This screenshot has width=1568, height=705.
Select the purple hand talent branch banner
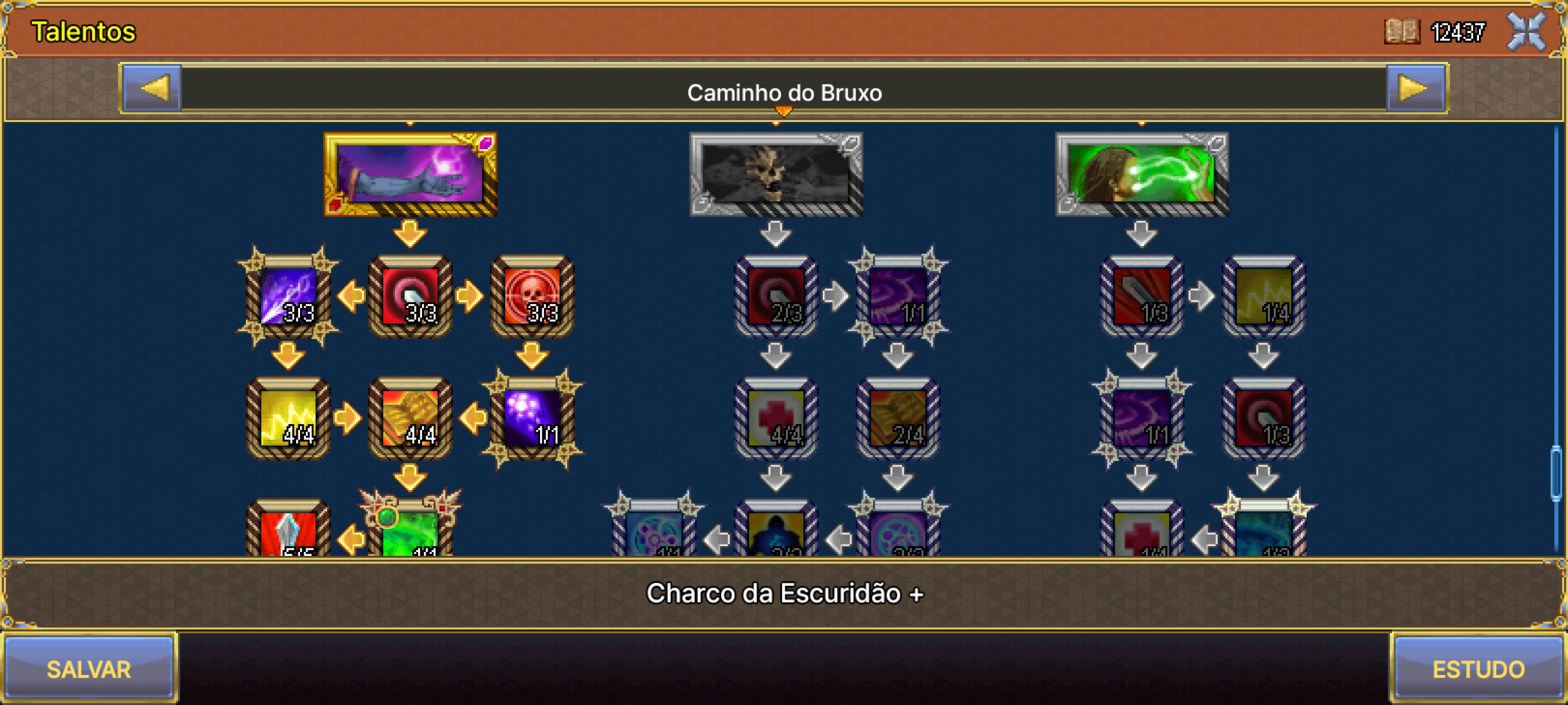pyautogui.click(x=411, y=174)
